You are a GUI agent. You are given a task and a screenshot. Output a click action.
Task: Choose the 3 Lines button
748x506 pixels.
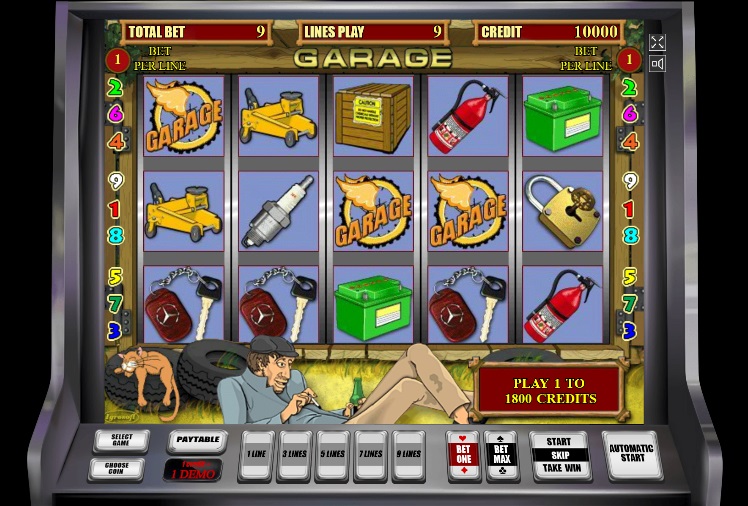[294, 455]
